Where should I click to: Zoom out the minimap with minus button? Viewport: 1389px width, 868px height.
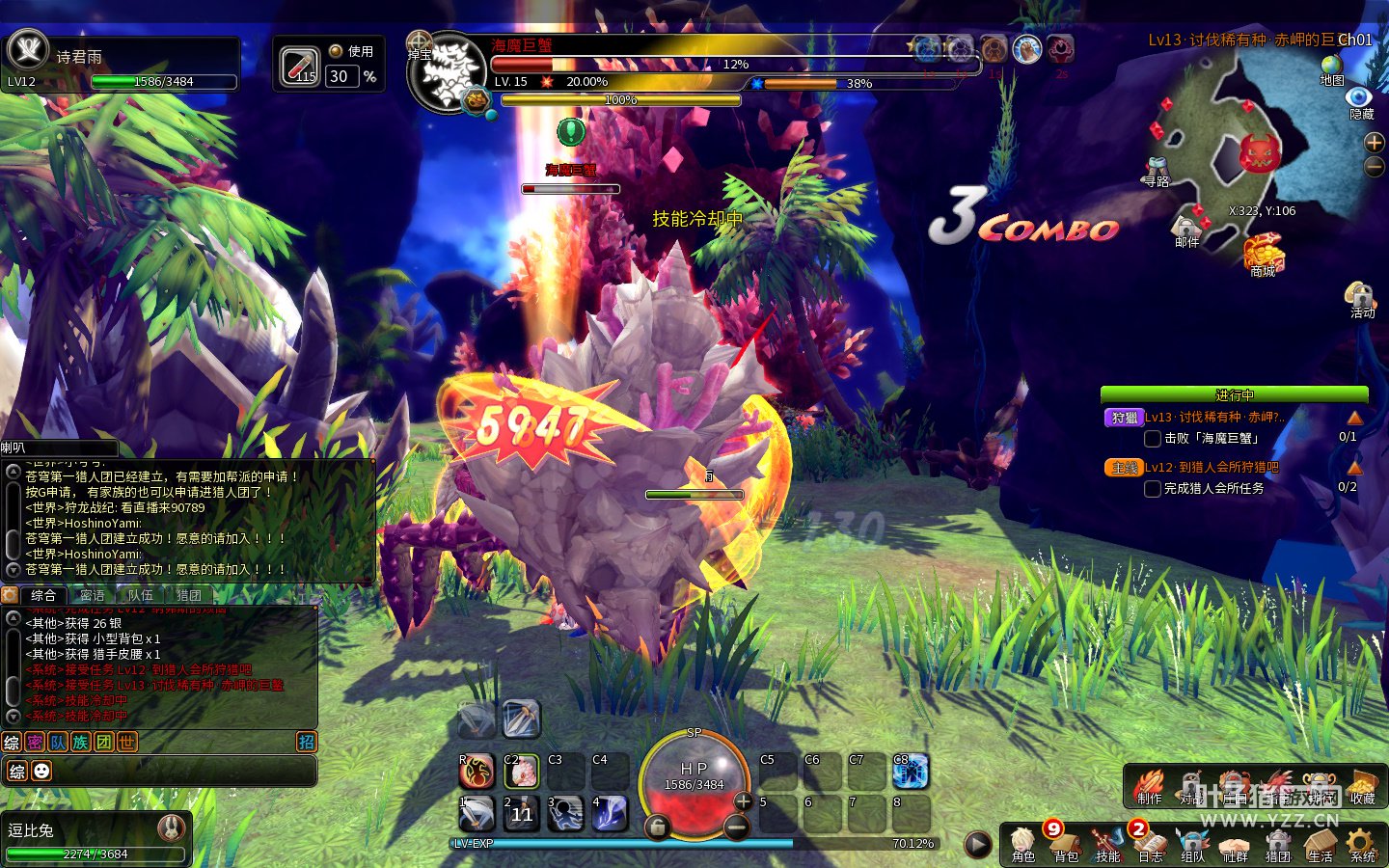point(1375,167)
